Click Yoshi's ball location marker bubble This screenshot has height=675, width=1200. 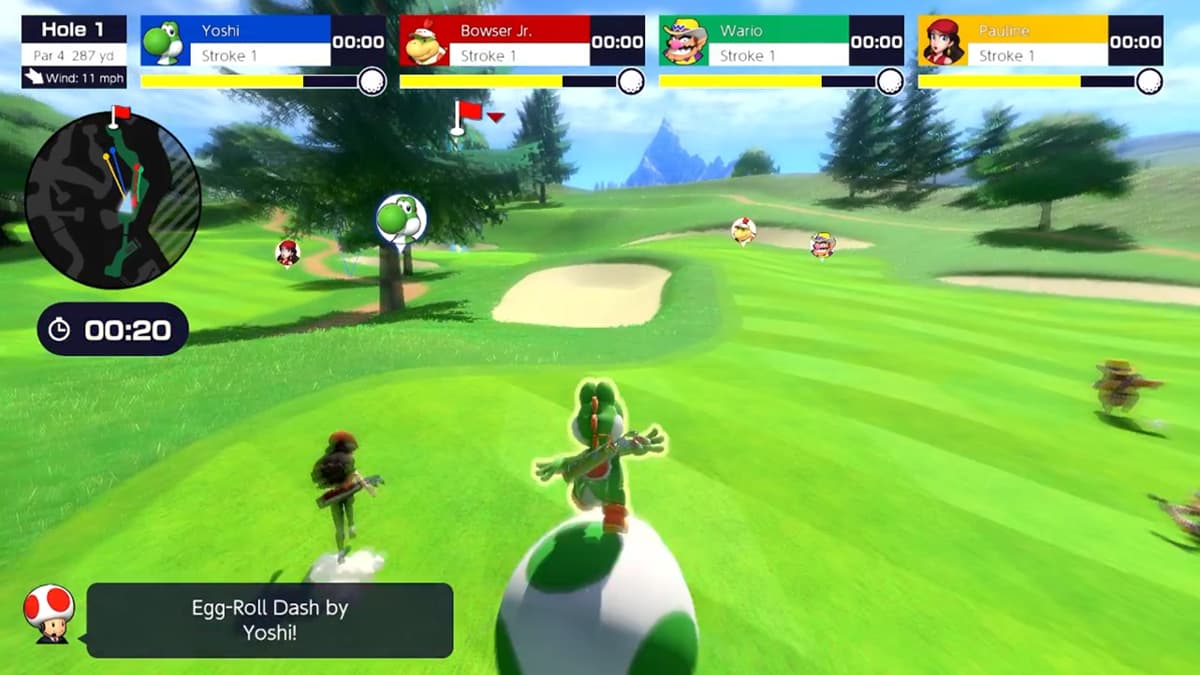pyautogui.click(x=400, y=217)
